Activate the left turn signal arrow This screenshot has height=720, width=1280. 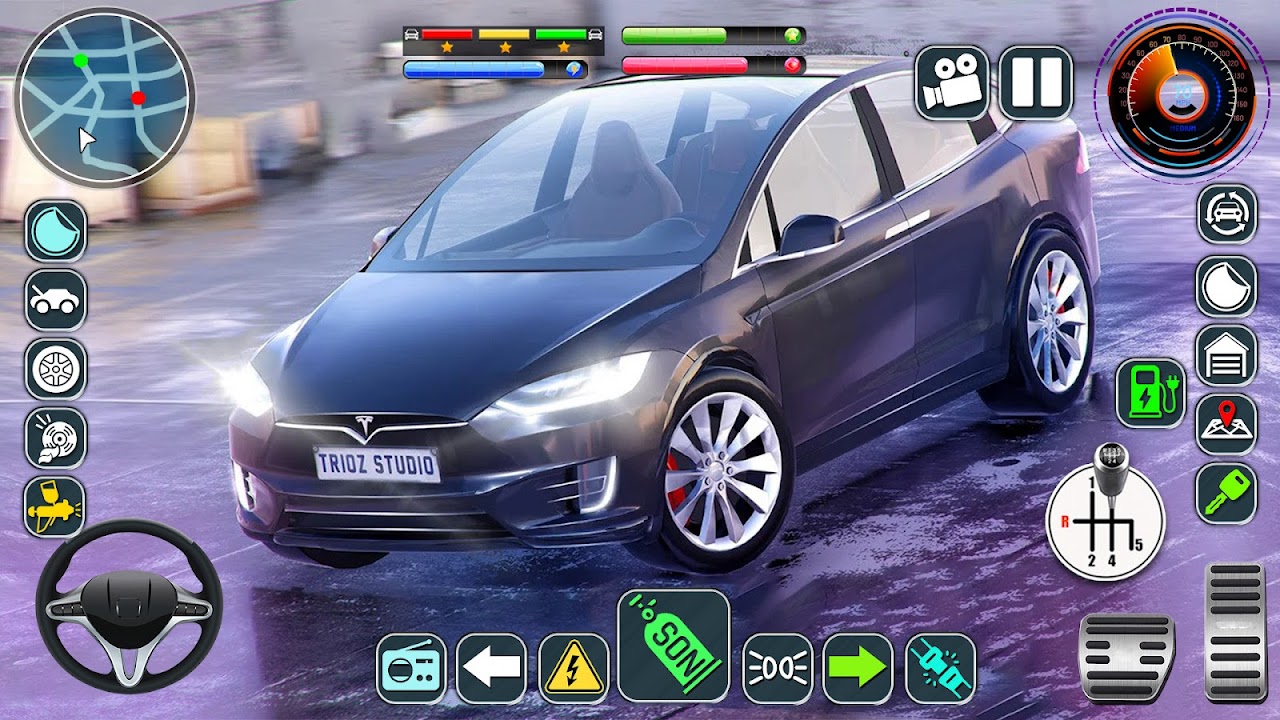point(491,668)
